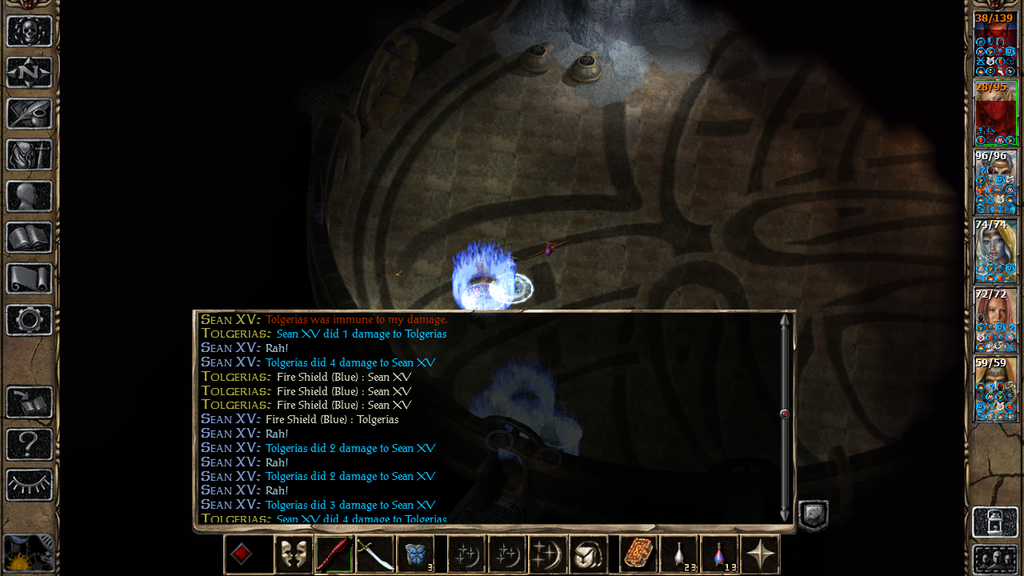
Task: Click the question mark help button
Action: (29, 443)
